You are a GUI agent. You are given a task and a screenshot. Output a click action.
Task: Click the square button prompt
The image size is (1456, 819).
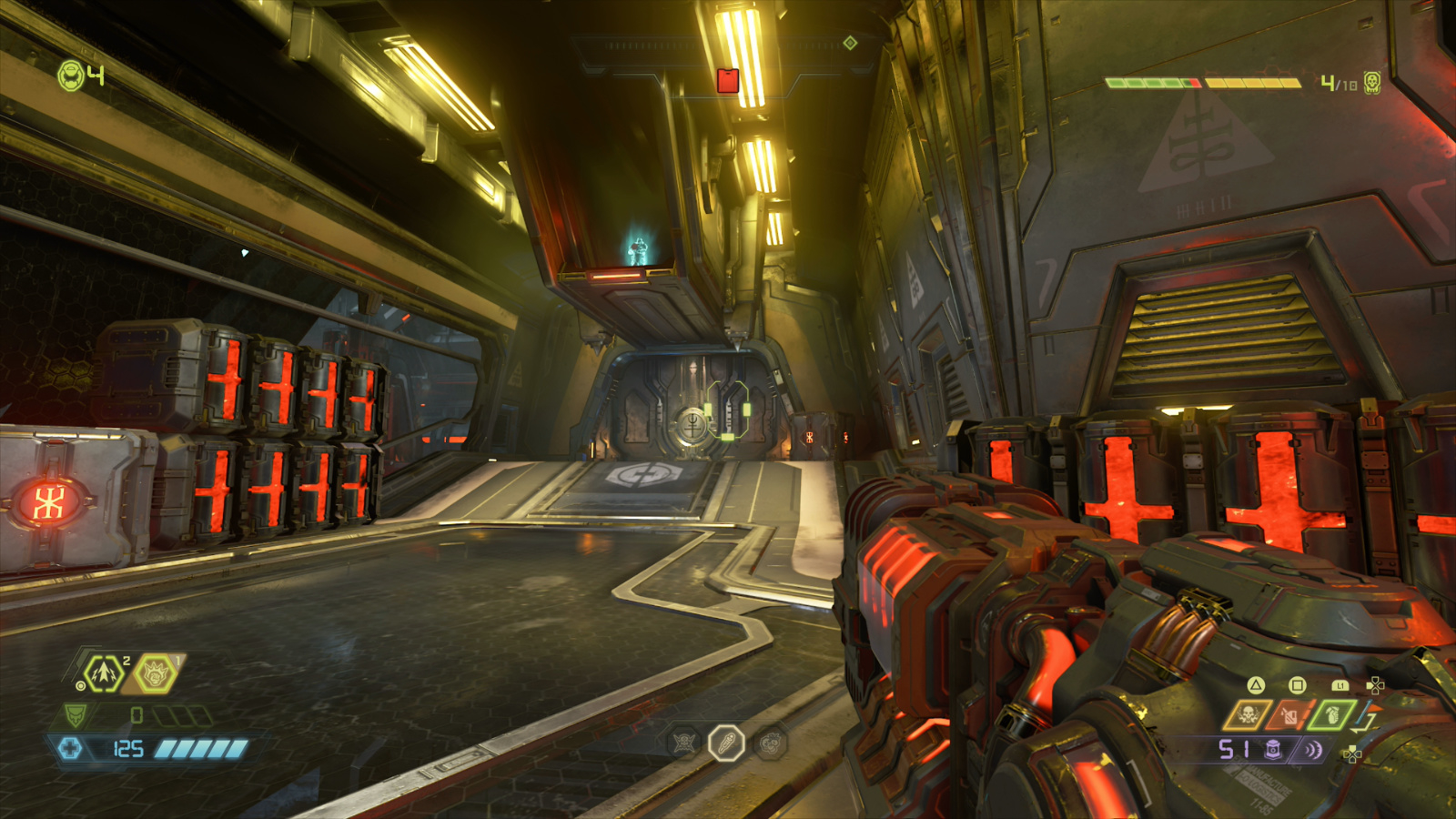pyautogui.click(x=1296, y=684)
